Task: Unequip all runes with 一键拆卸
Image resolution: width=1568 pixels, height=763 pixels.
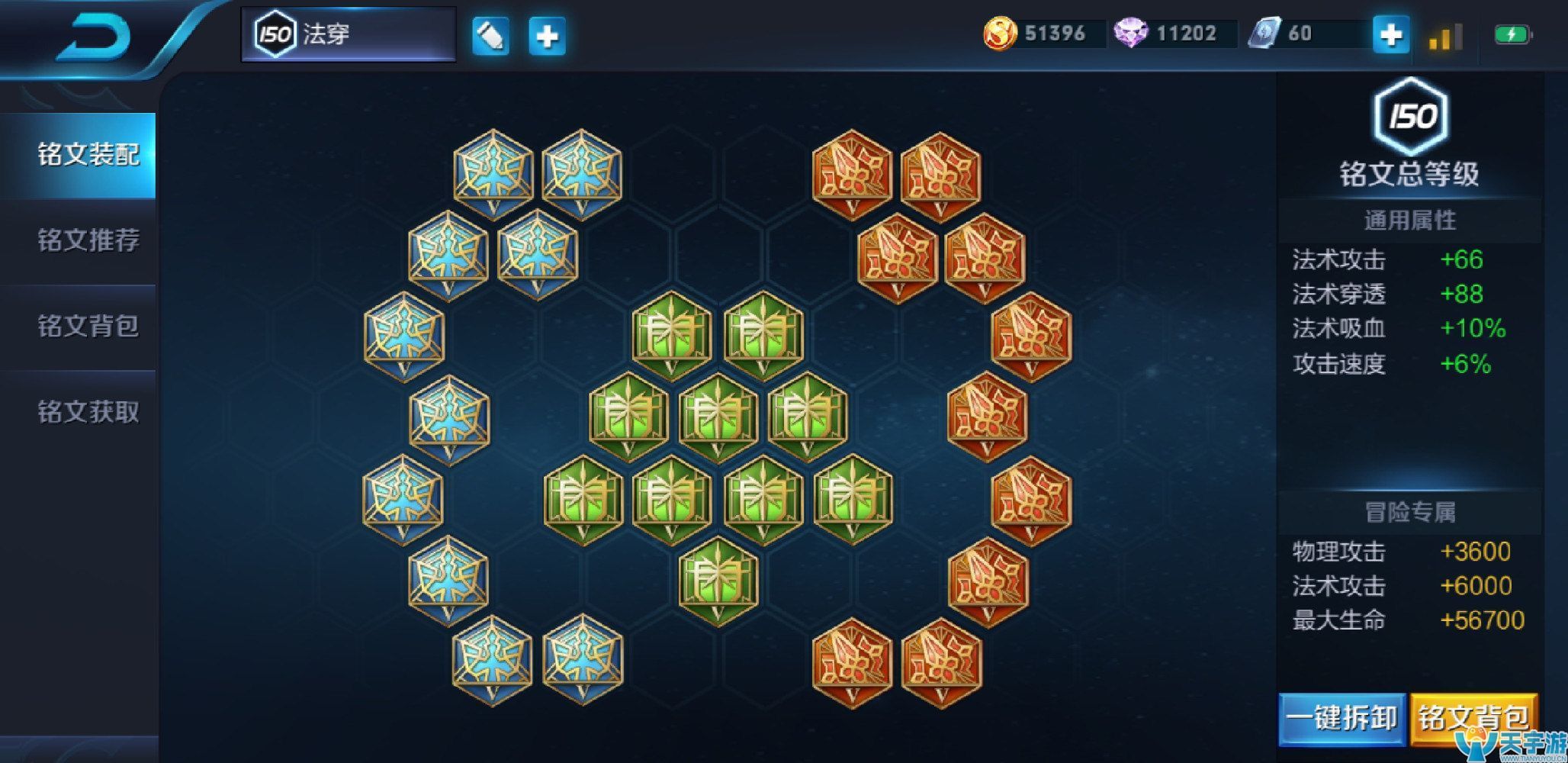Action: point(1341,718)
